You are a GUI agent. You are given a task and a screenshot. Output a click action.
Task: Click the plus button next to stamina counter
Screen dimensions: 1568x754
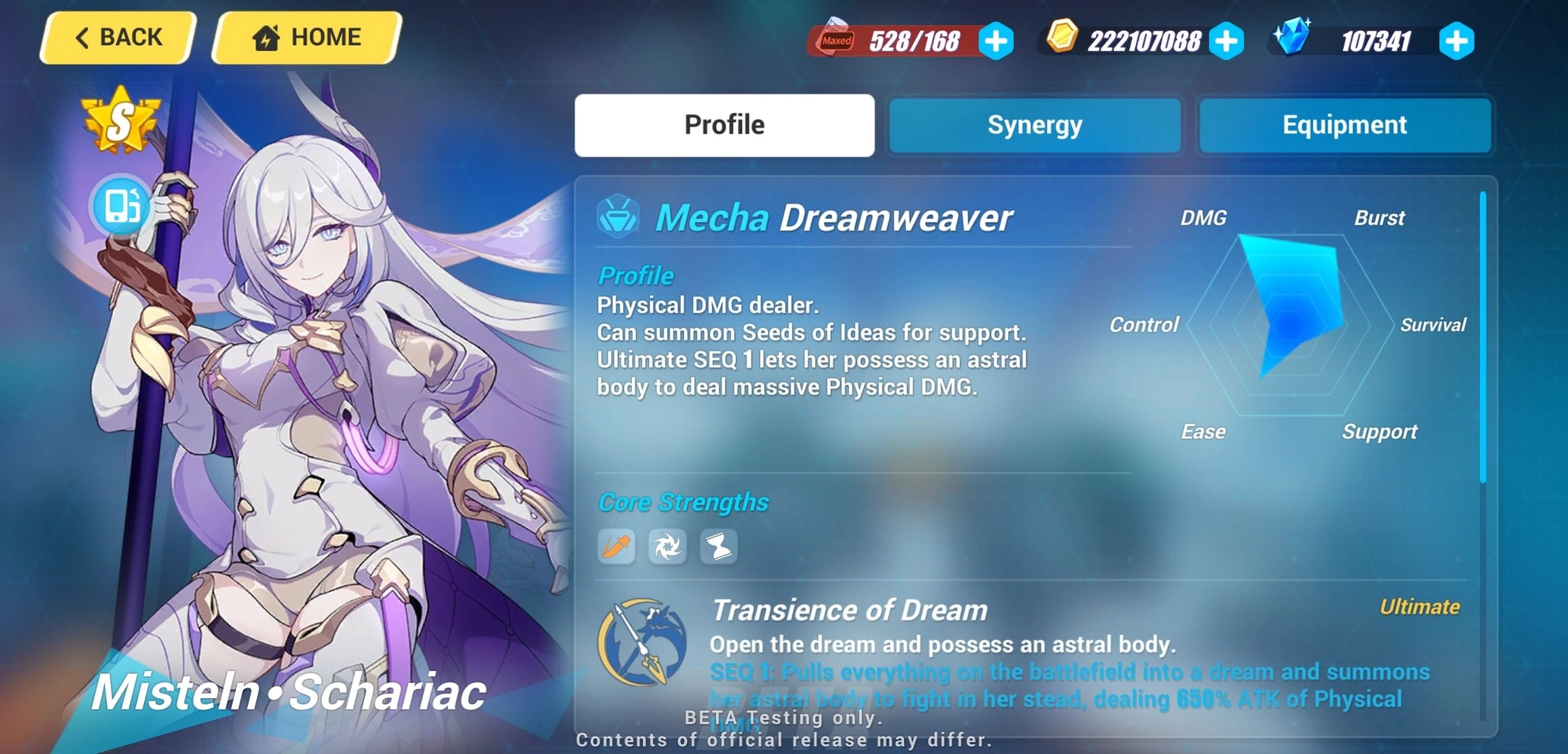(x=997, y=41)
